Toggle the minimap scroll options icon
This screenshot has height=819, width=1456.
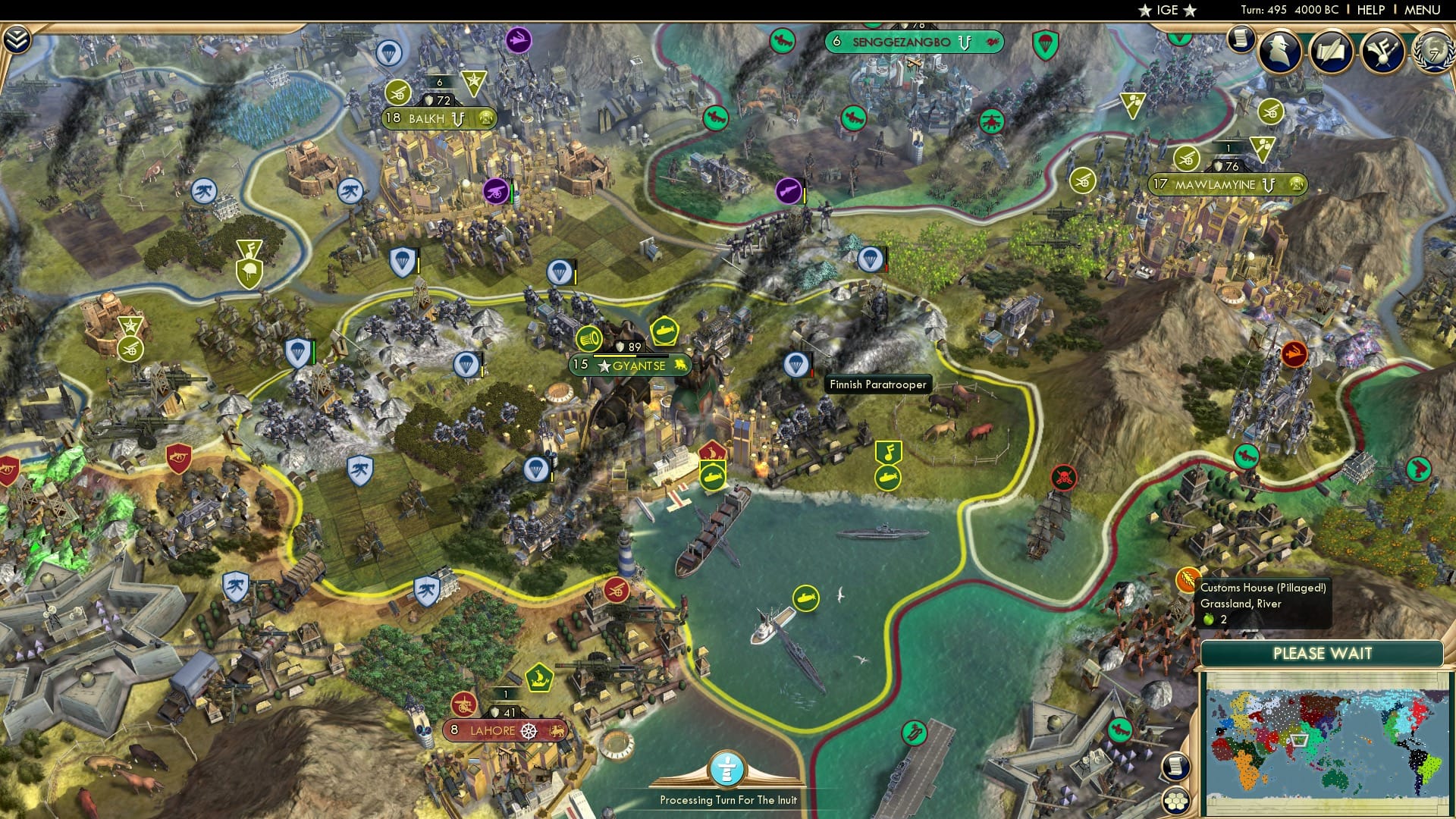[1178, 767]
